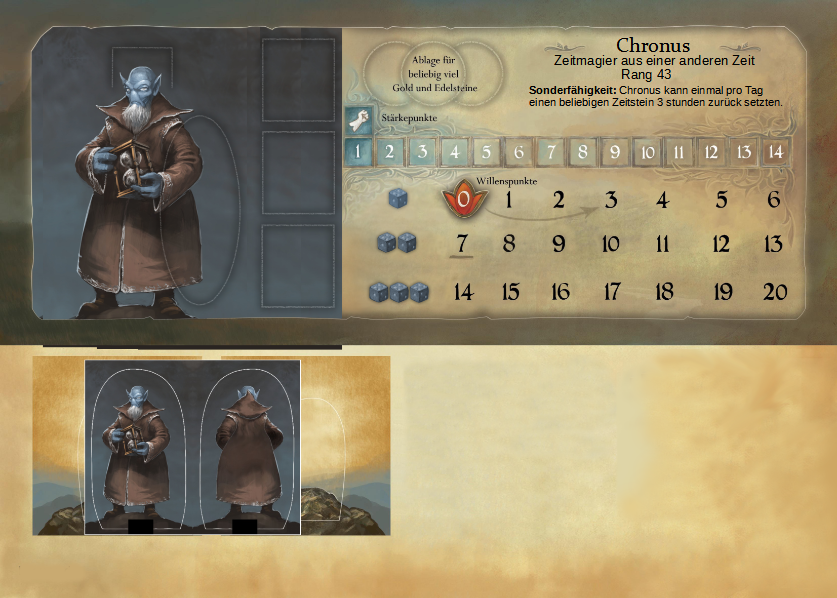Choose willpower value 17
The height and width of the screenshot is (598, 837).
click(610, 292)
